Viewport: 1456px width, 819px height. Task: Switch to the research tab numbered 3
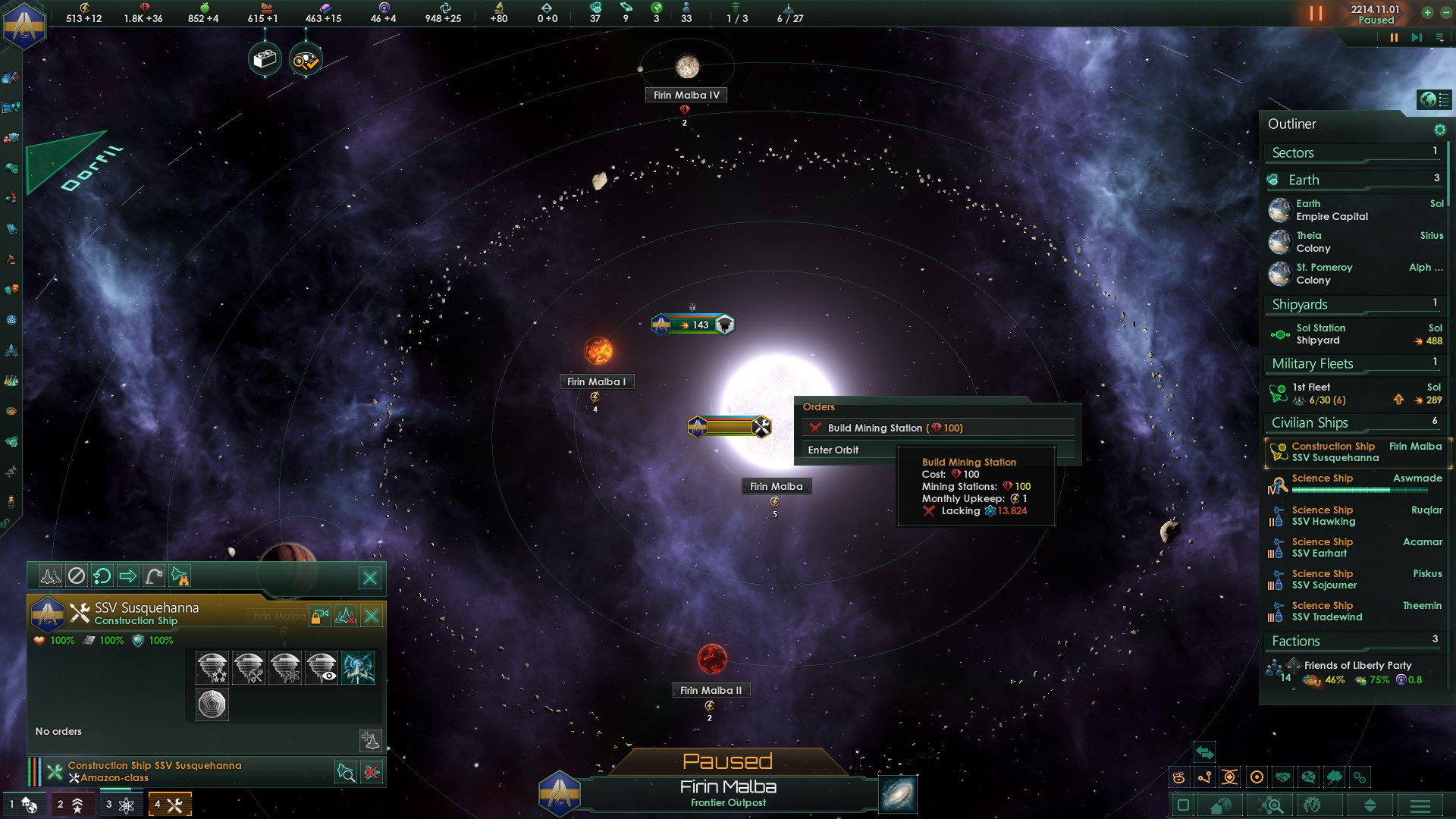point(121,804)
